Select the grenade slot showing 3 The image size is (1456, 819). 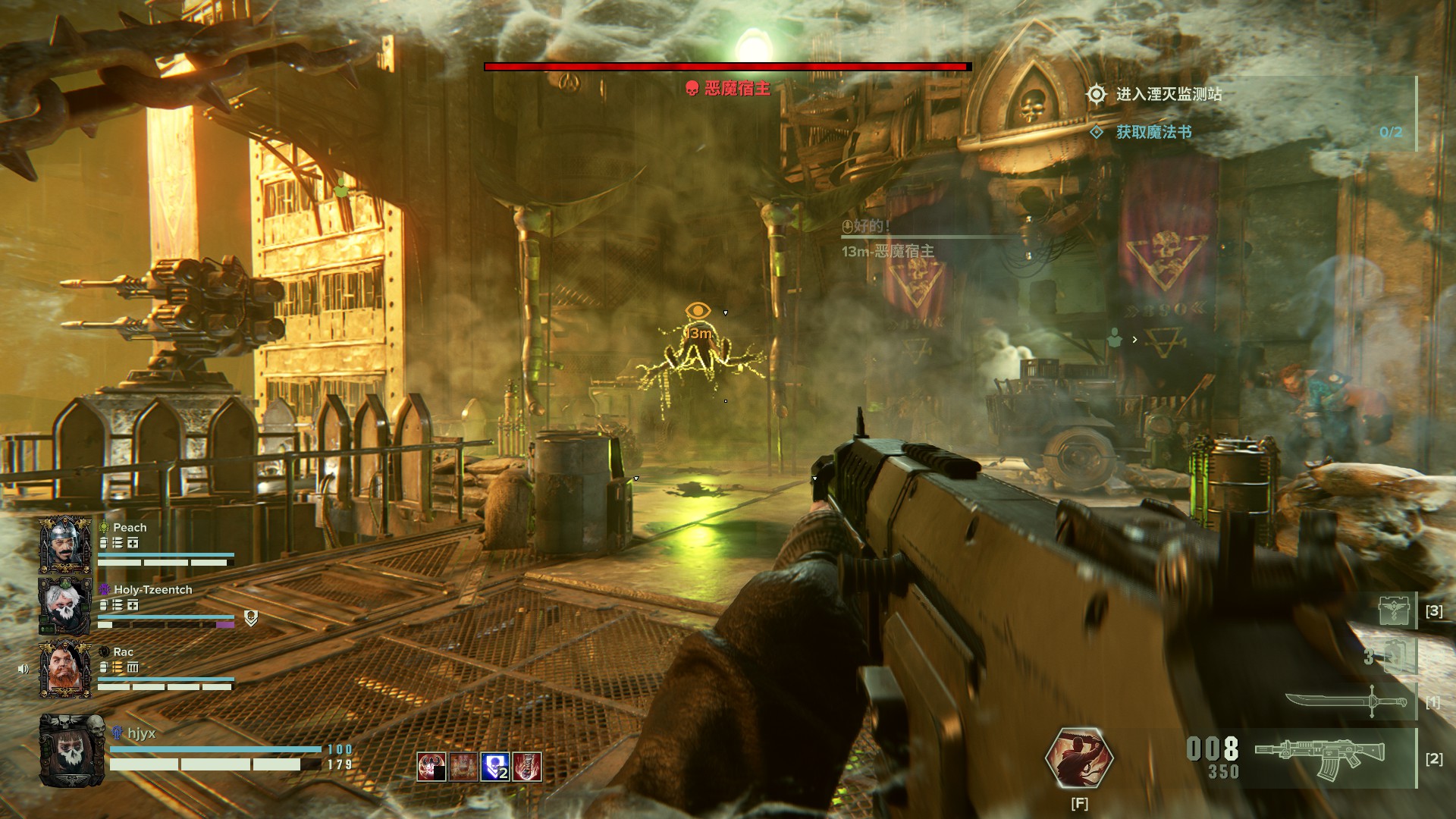(1394, 656)
